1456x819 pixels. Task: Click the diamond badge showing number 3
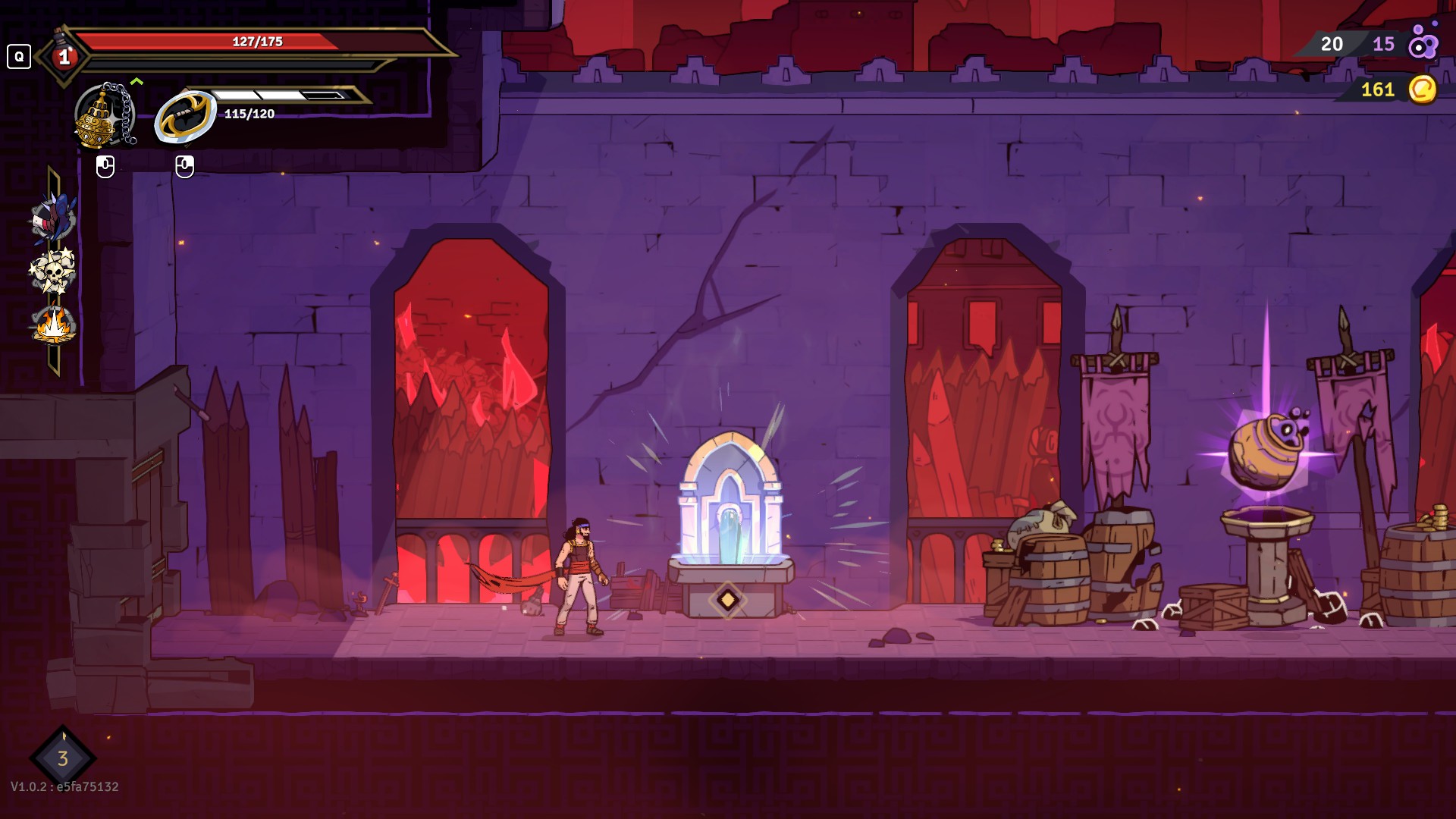coord(63,758)
